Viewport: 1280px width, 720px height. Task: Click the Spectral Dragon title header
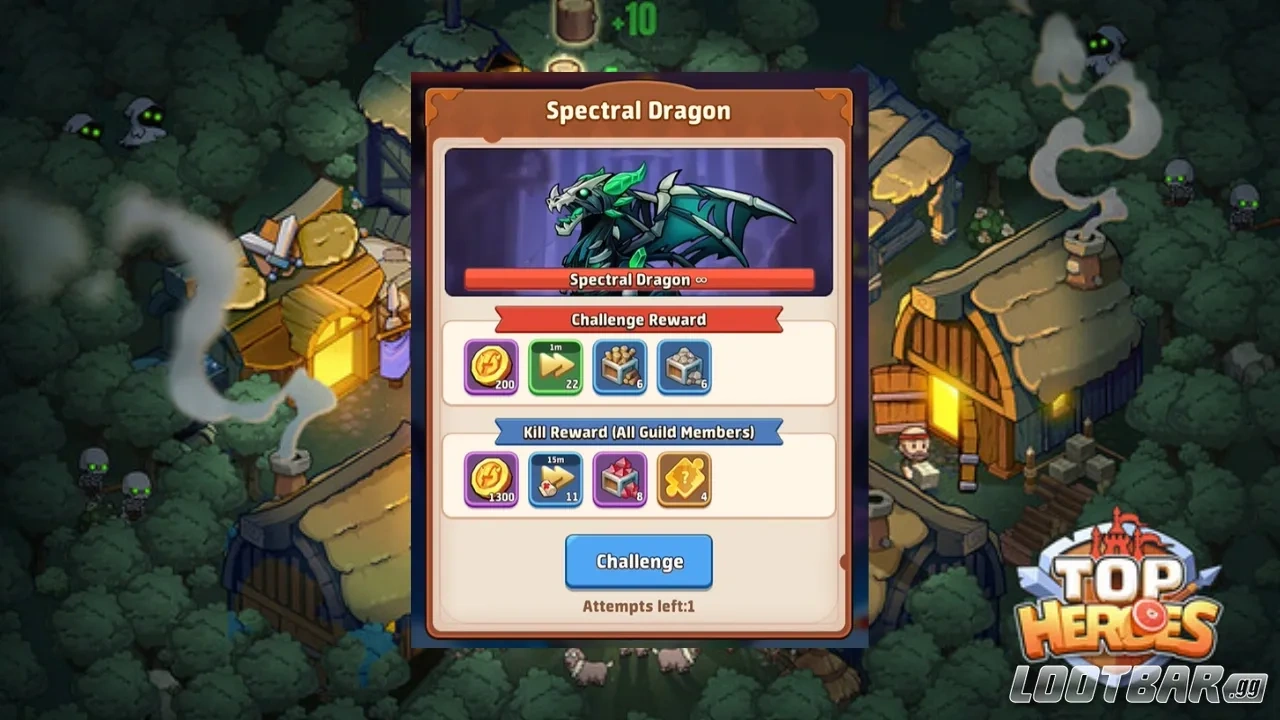[638, 111]
